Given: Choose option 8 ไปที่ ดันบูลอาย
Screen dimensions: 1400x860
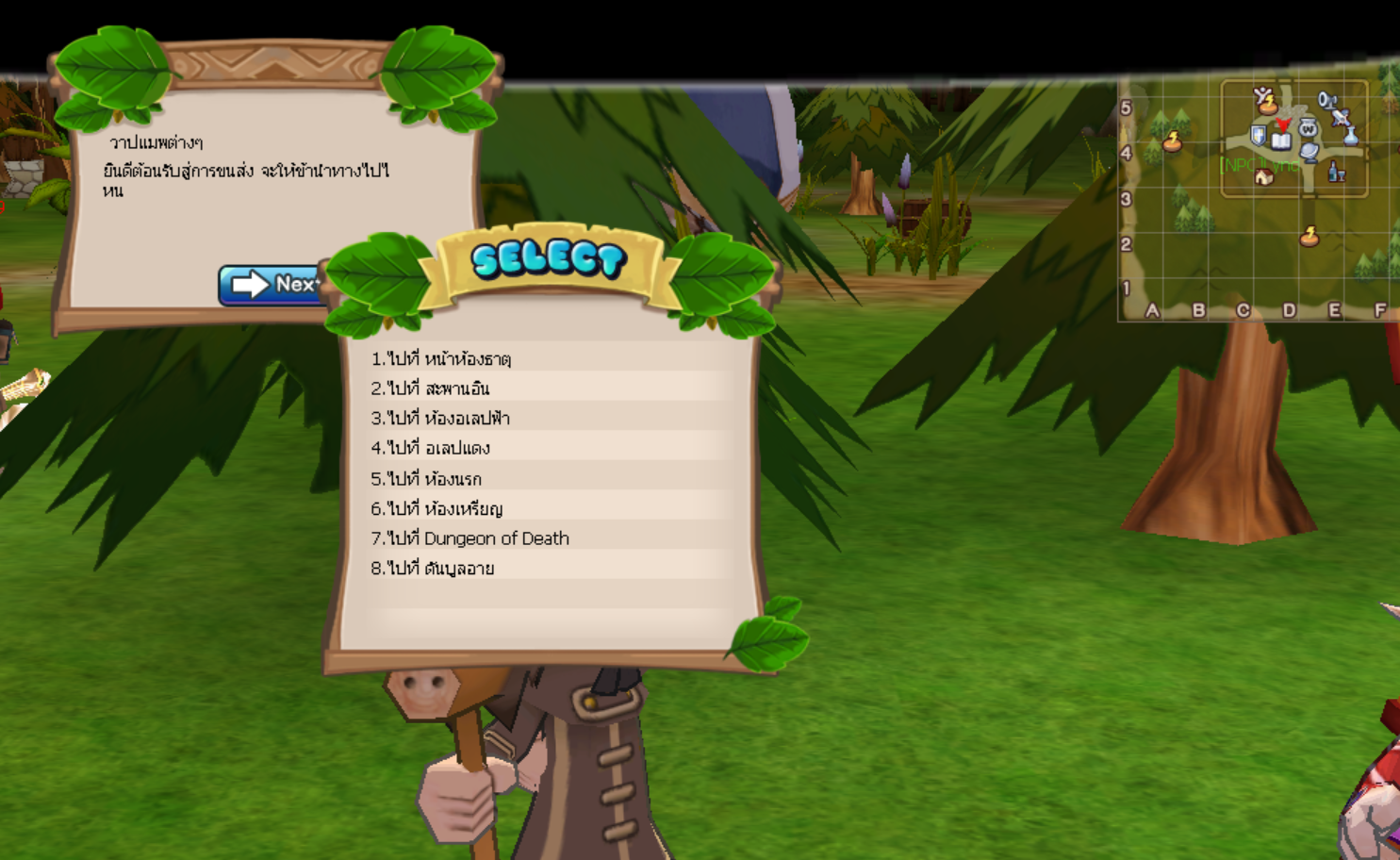Looking at the screenshot, I should tap(433, 569).
